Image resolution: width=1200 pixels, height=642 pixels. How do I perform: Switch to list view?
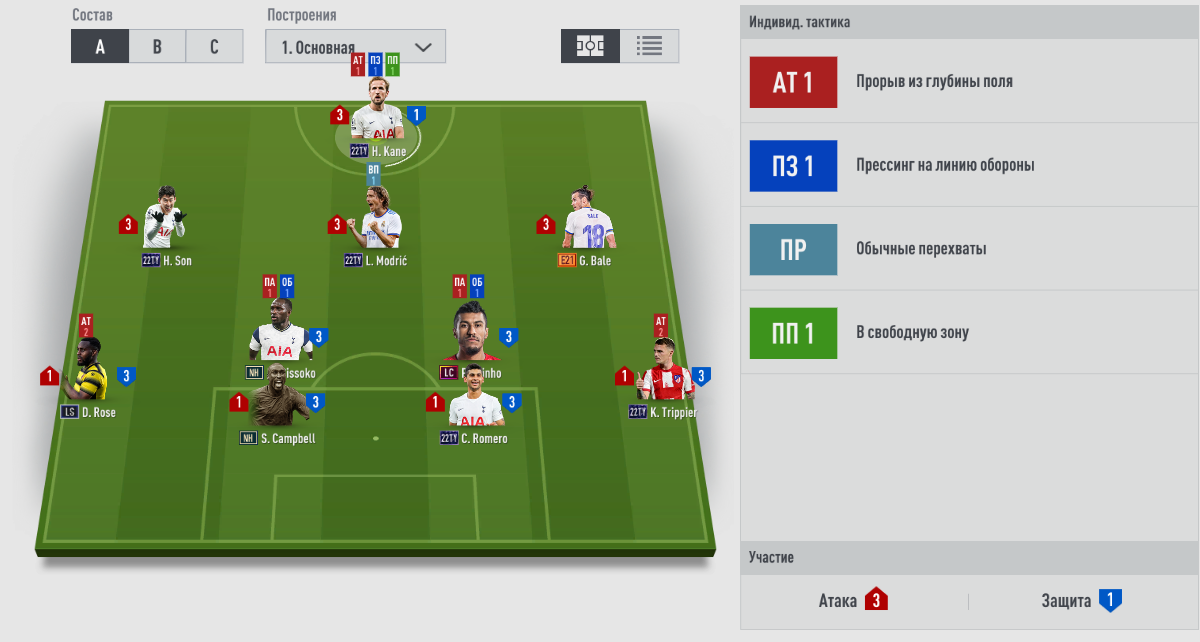(650, 46)
